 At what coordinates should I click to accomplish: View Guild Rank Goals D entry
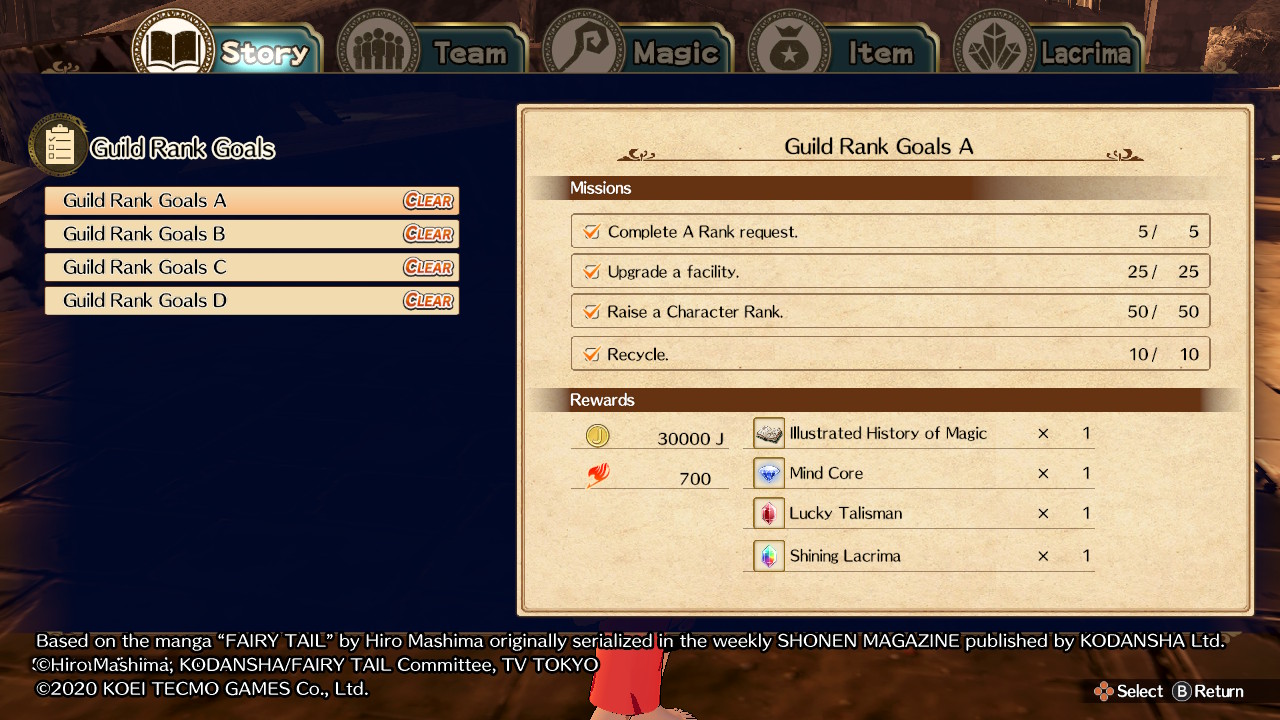252,300
